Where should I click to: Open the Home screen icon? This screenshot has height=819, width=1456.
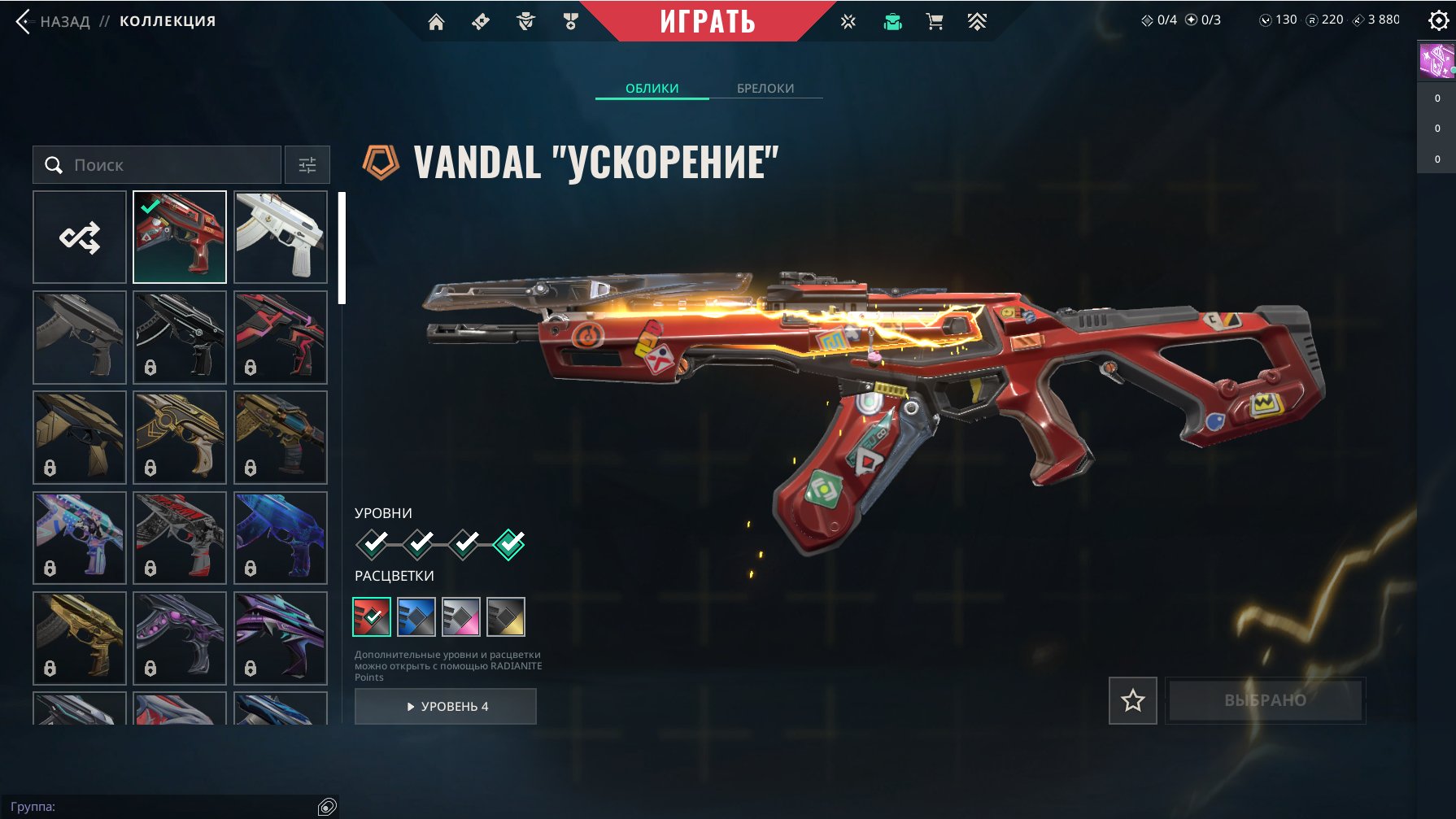click(436, 22)
